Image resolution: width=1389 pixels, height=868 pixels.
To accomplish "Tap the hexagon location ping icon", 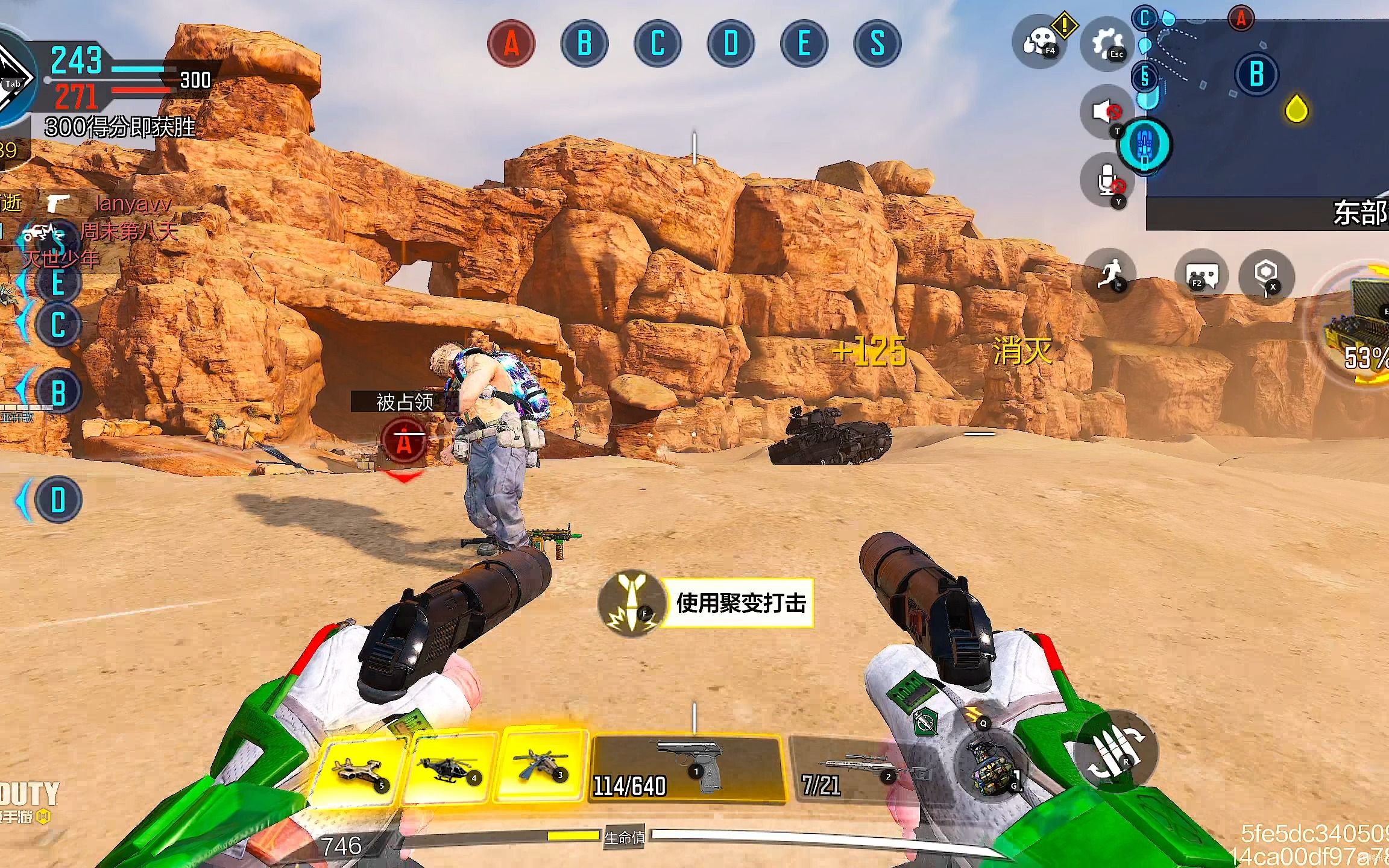I will (x=1266, y=276).
